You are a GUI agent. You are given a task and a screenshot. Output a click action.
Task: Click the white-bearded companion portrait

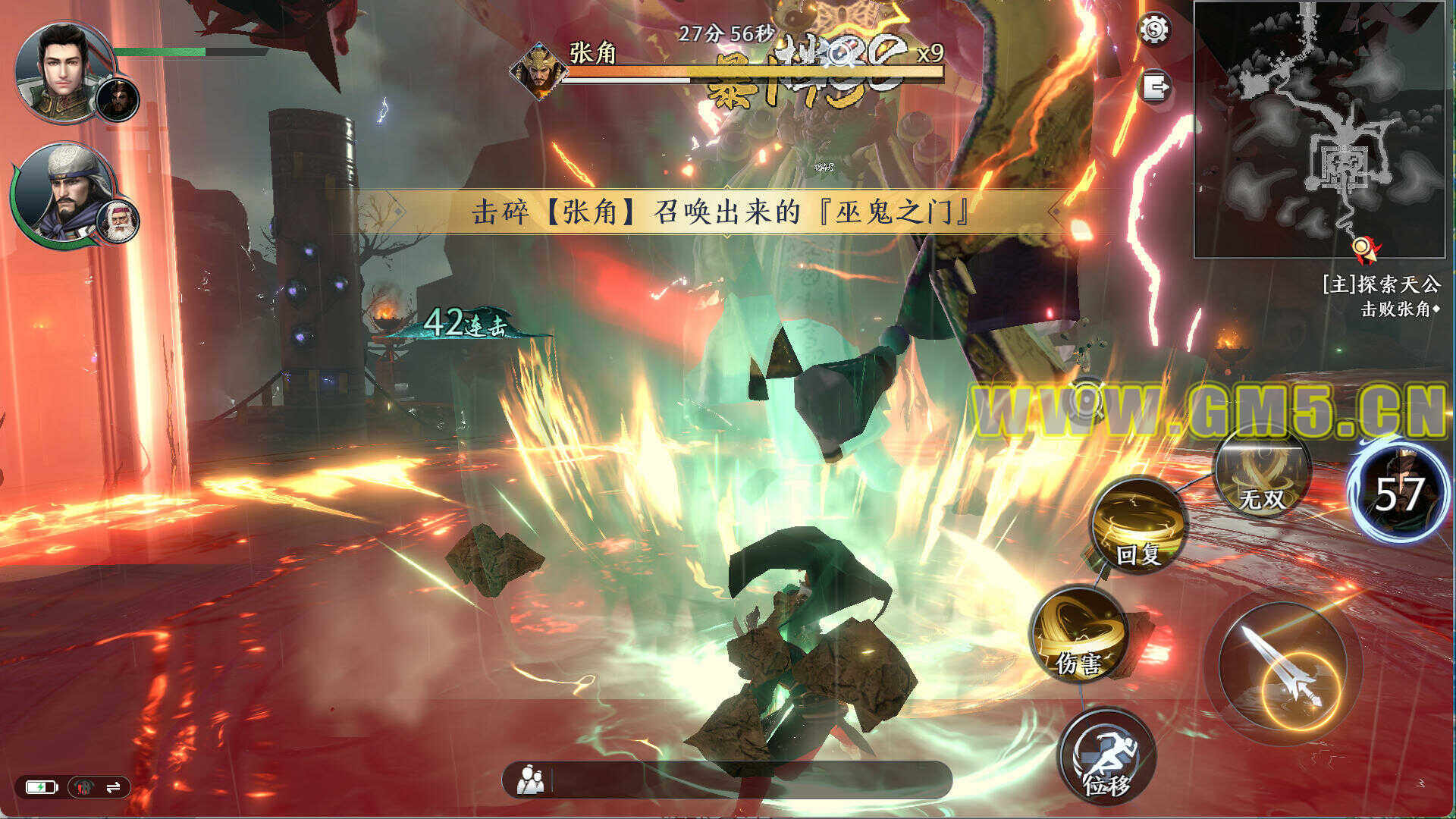point(118,221)
